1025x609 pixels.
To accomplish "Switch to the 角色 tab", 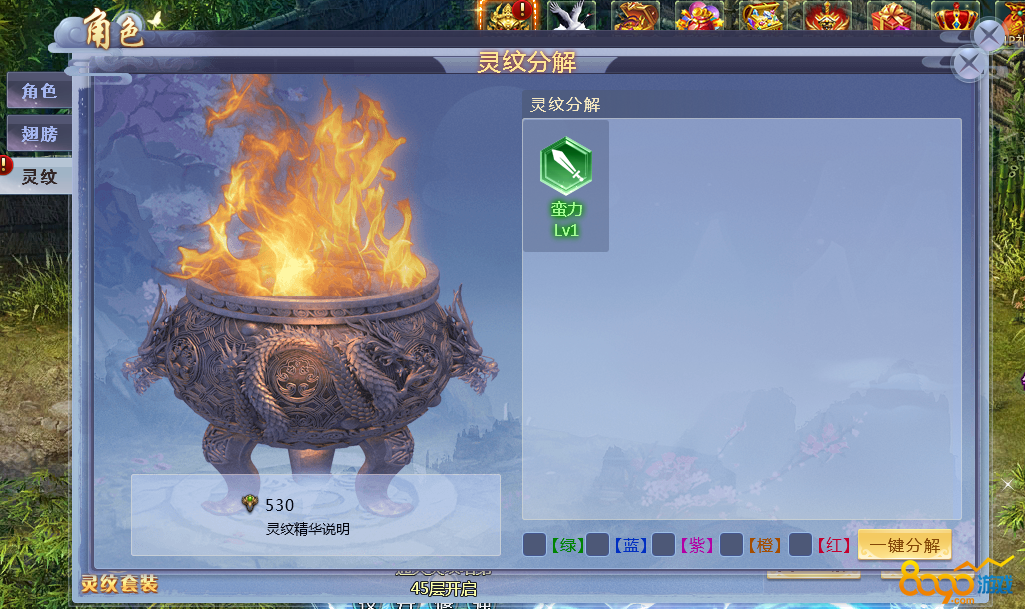I will pyautogui.click(x=39, y=92).
